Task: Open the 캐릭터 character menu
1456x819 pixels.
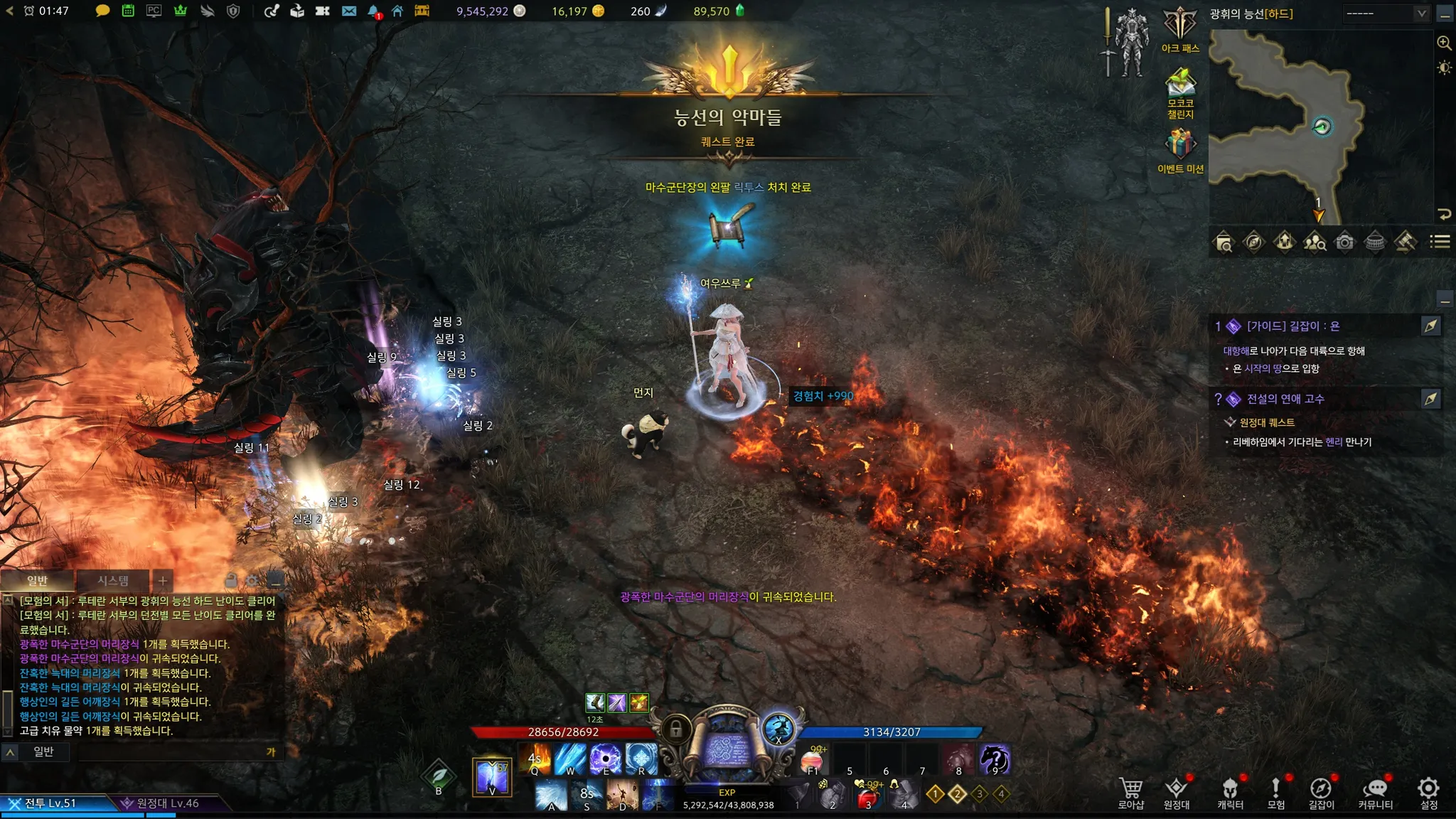Action: coord(1230,793)
